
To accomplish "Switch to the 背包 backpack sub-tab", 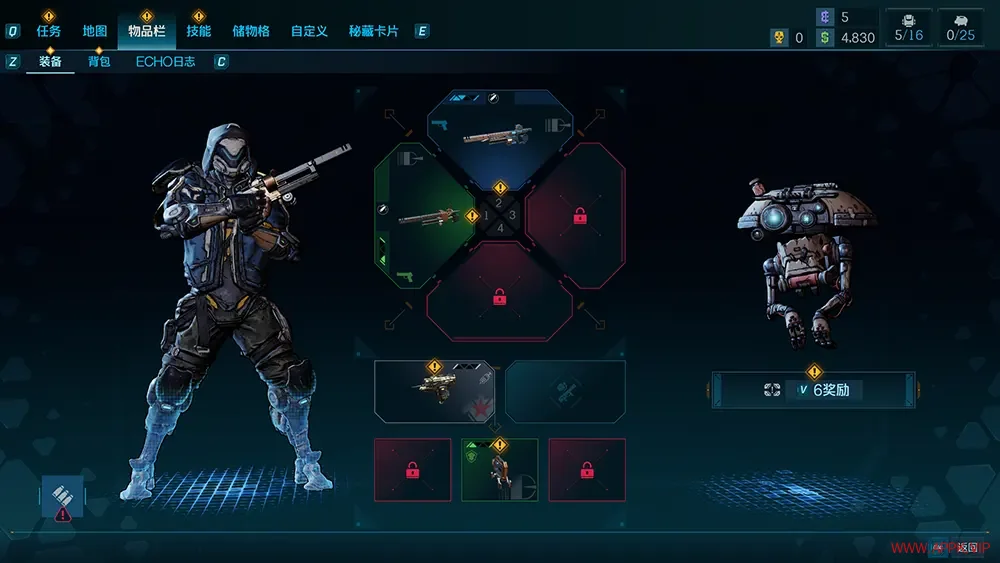I will [98, 62].
